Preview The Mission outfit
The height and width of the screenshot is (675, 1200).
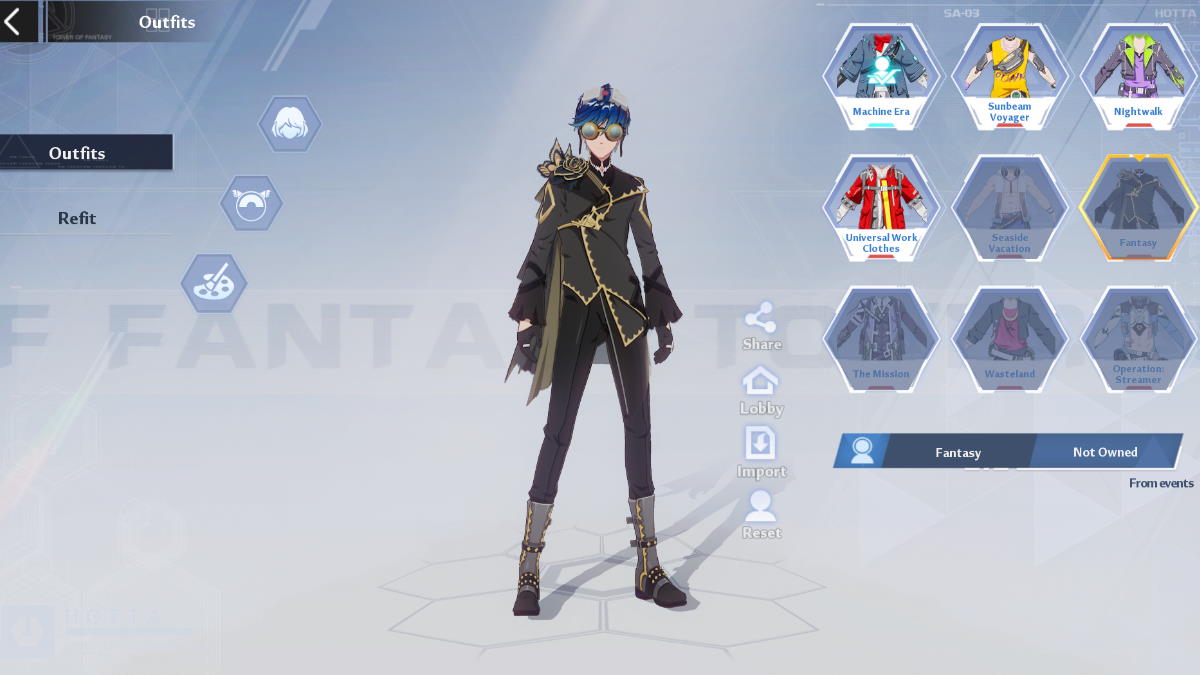pyautogui.click(x=881, y=338)
